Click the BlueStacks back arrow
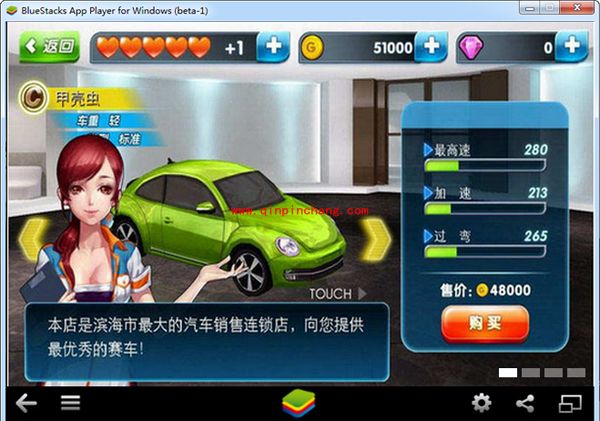The height and width of the screenshot is (421, 600). click(x=26, y=403)
